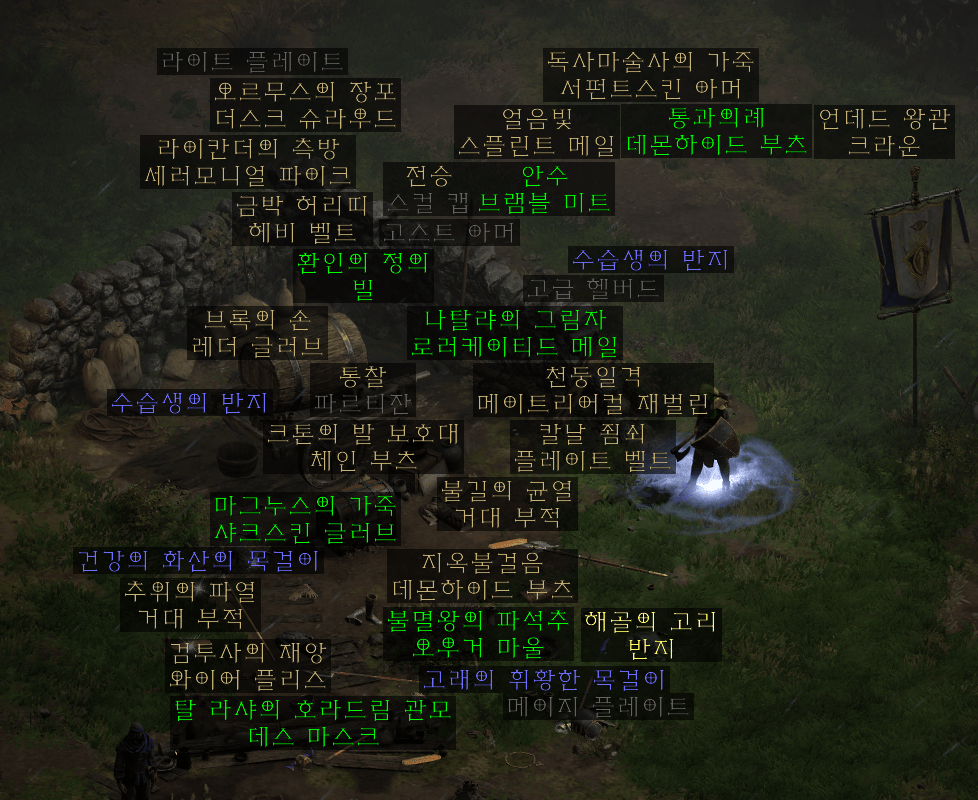Viewport: 978px width, 800px height.
Task: Click the 독사마술사의 가죽 서펀트스킨 아머 label
Action: (x=651, y=75)
